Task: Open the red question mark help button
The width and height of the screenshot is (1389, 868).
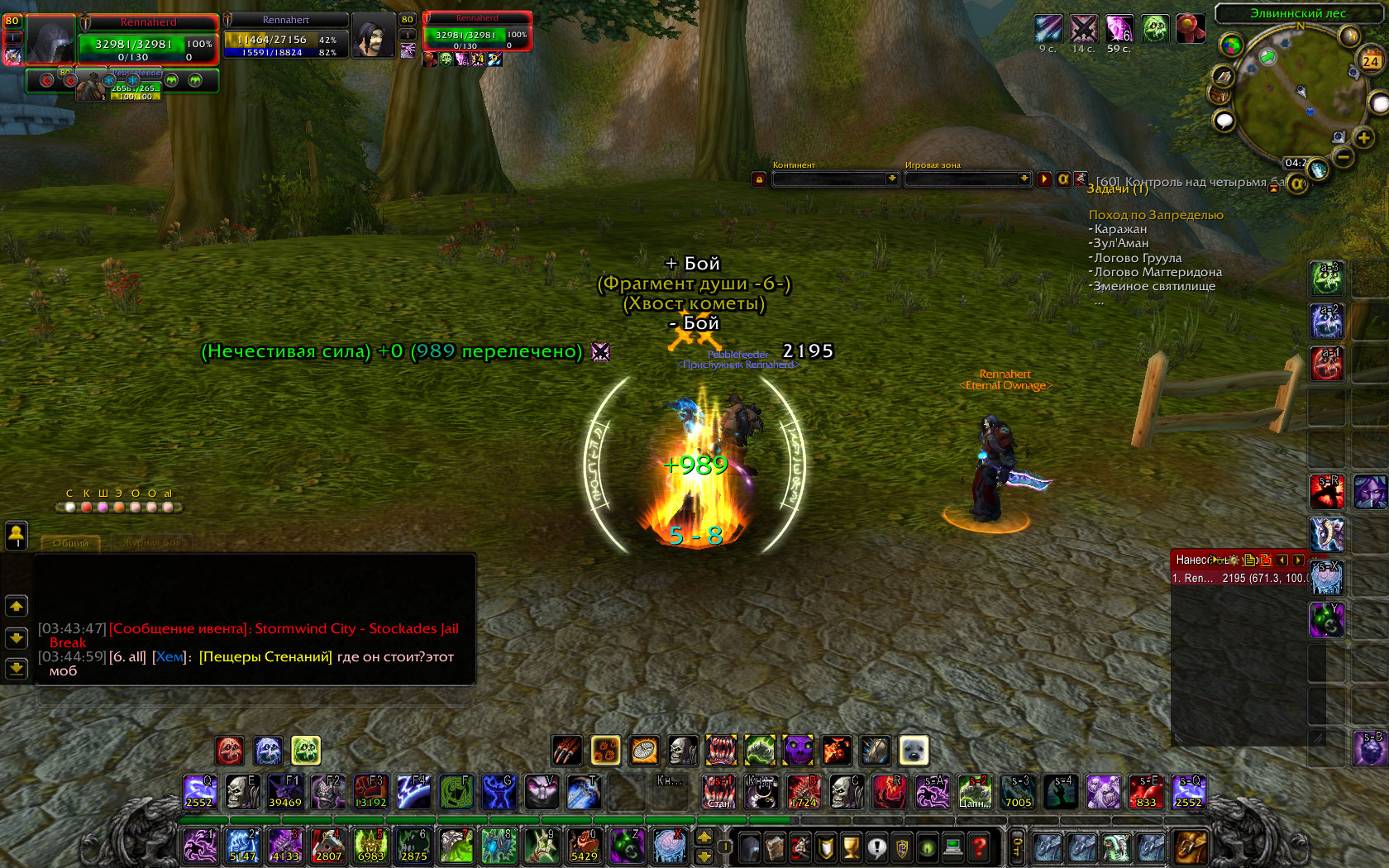Action: pos(979,847)
